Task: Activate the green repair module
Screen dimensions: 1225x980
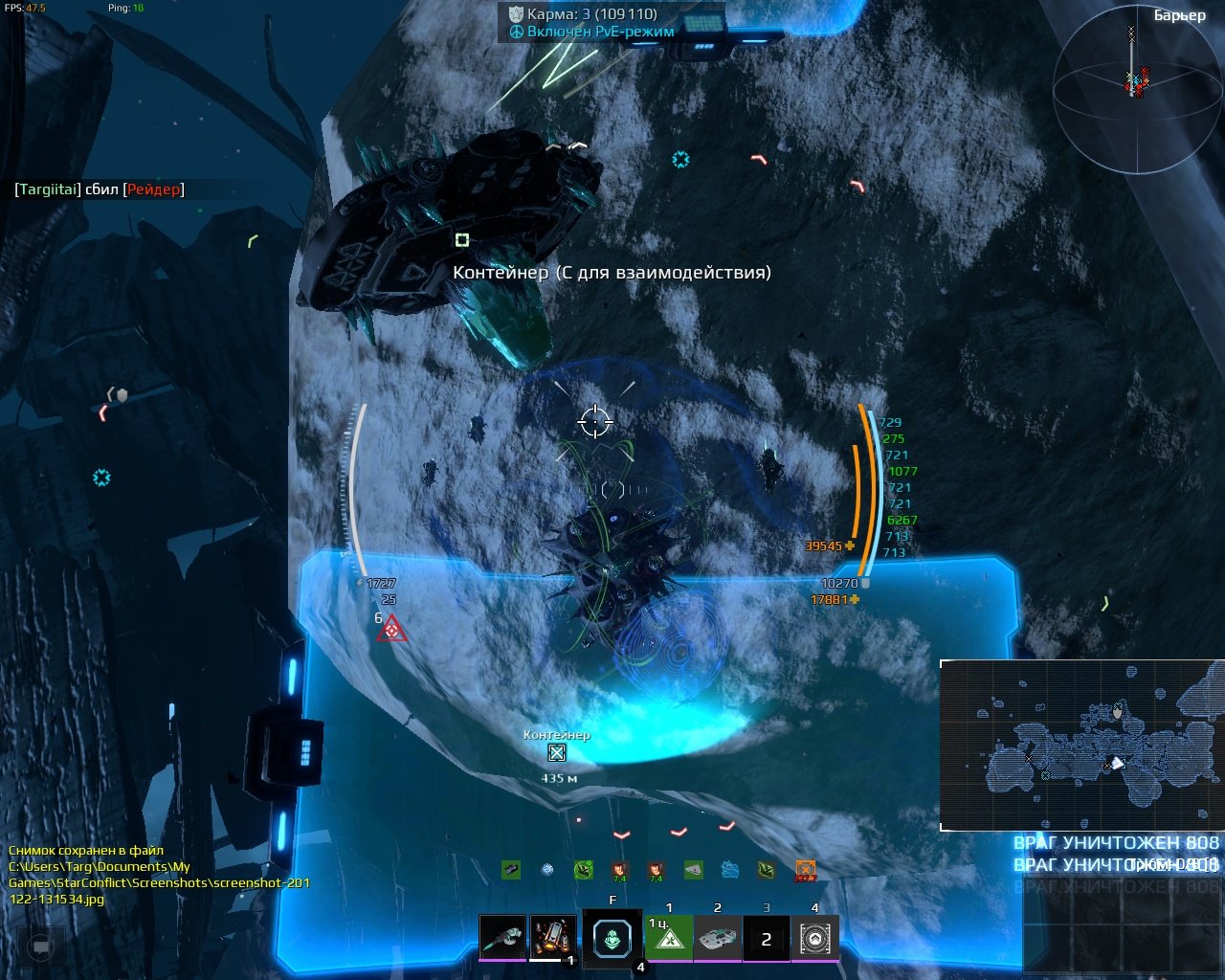Action: coord(668,938)
